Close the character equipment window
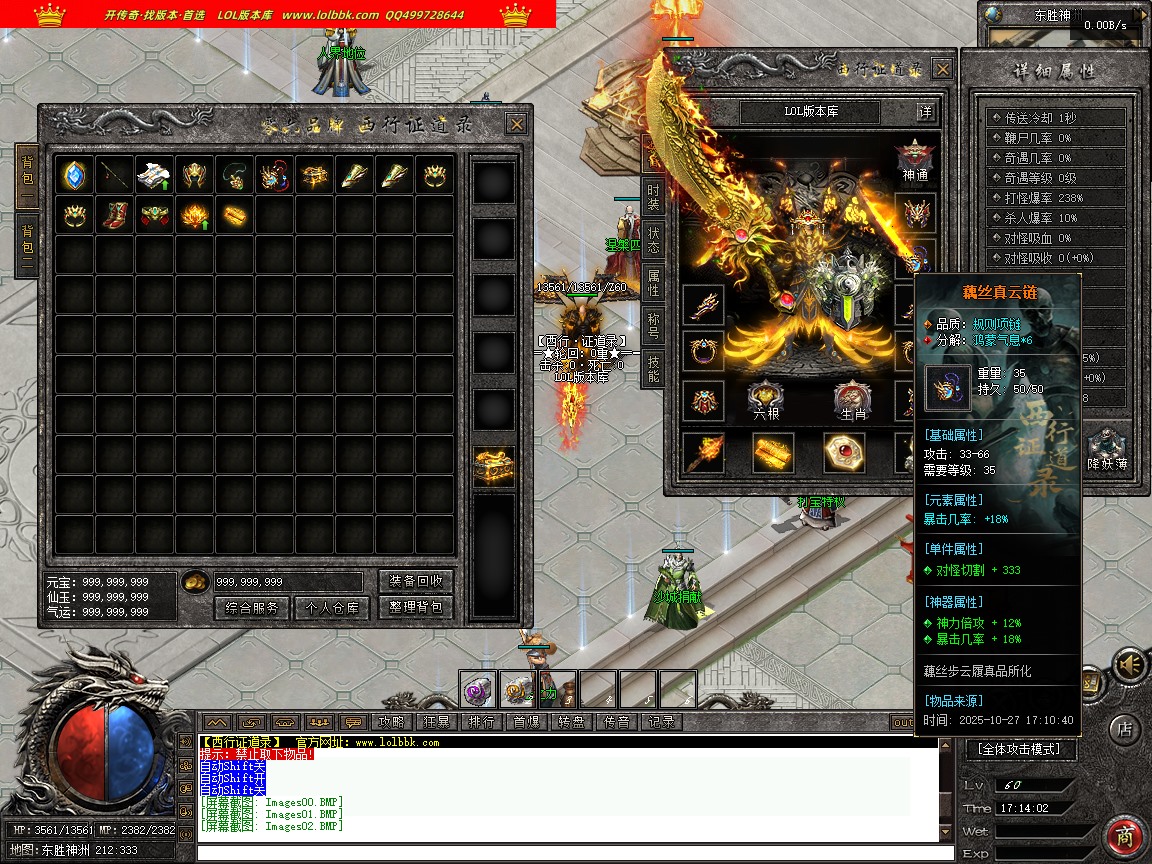 point(942,69)
